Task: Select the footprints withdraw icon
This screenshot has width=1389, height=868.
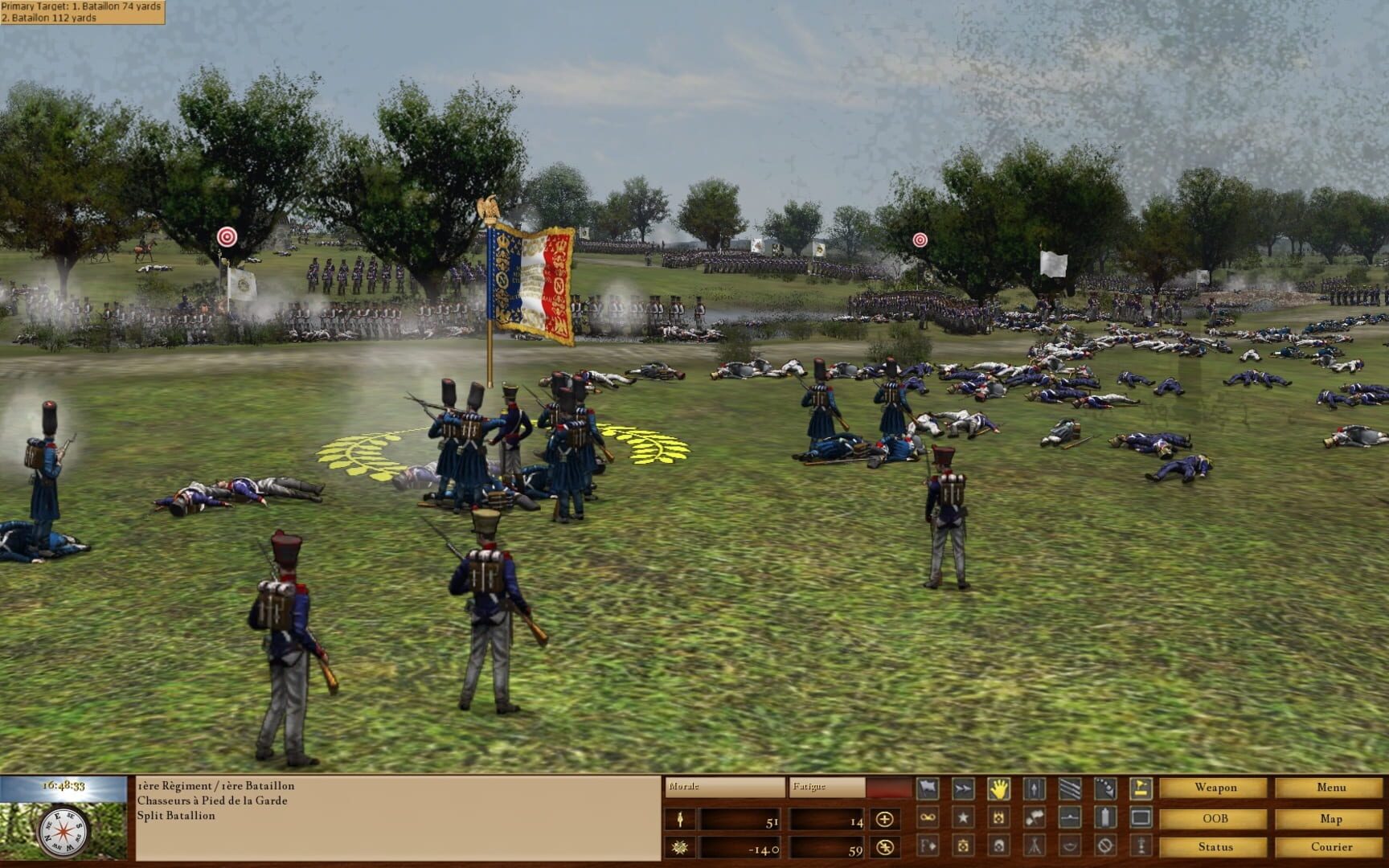Action: tap(1107, 788)
